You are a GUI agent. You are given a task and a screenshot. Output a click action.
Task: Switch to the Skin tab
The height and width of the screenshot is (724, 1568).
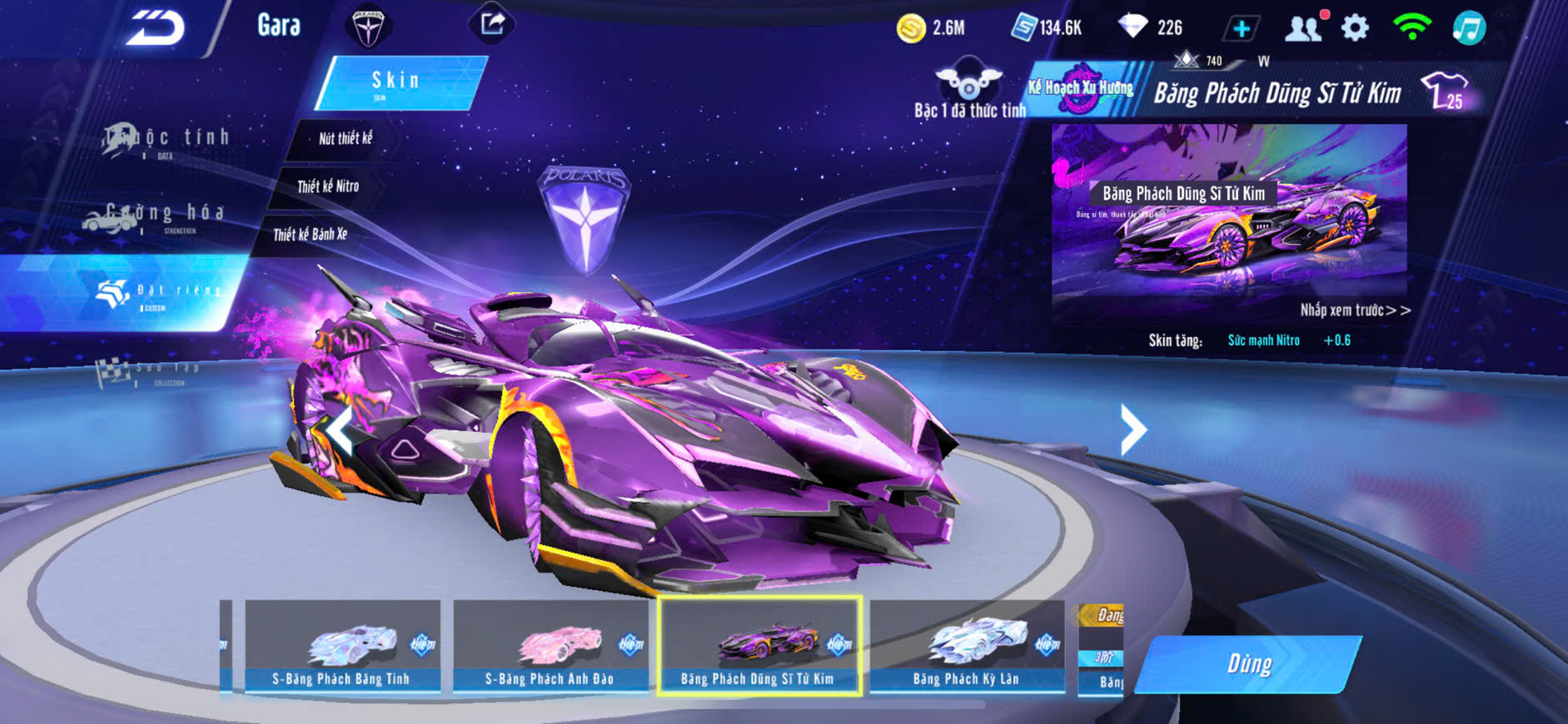pos(398,82)
